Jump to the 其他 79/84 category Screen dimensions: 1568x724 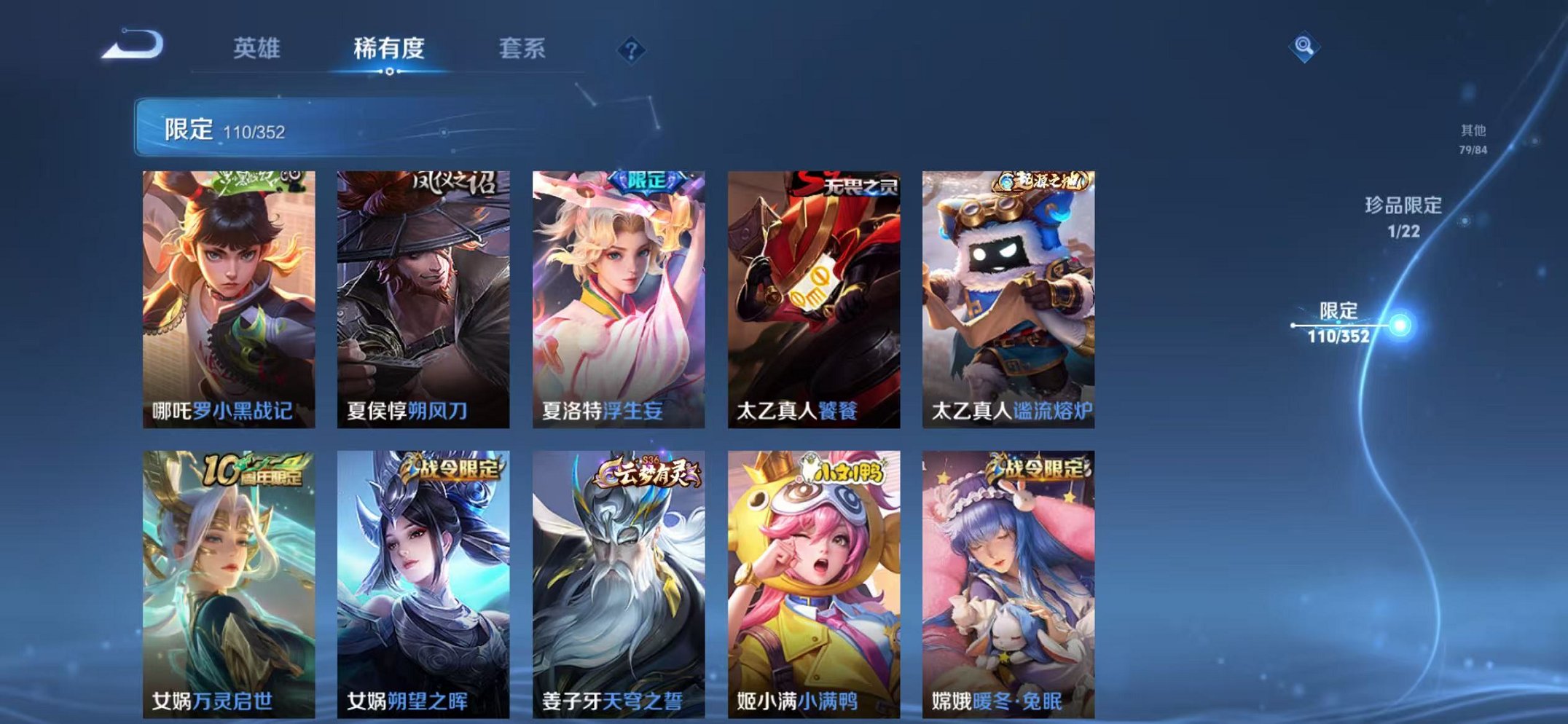(x=1473, y=138)
